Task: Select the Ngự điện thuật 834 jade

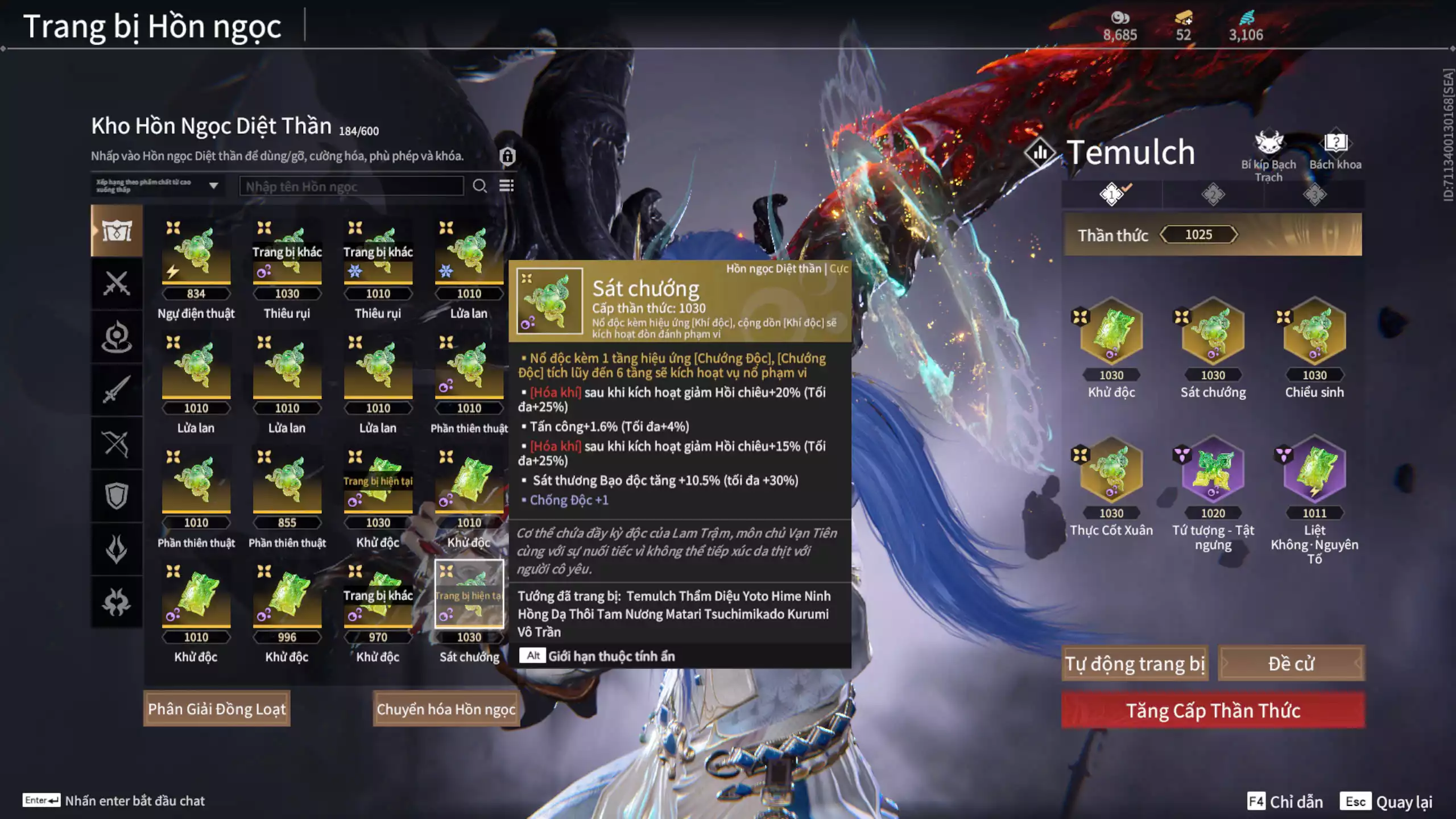Action: [x=196, y=253]
